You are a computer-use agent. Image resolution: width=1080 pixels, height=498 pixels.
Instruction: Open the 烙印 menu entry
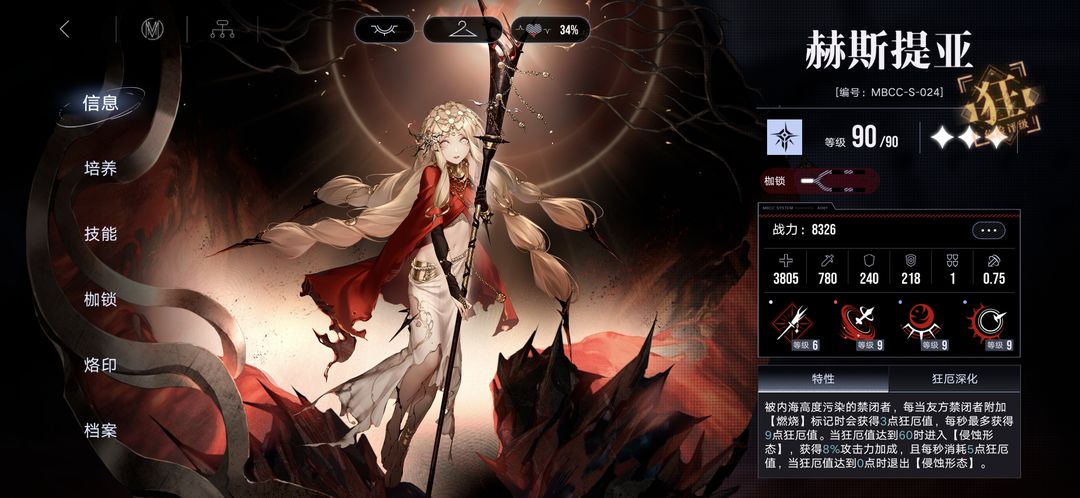101,365
